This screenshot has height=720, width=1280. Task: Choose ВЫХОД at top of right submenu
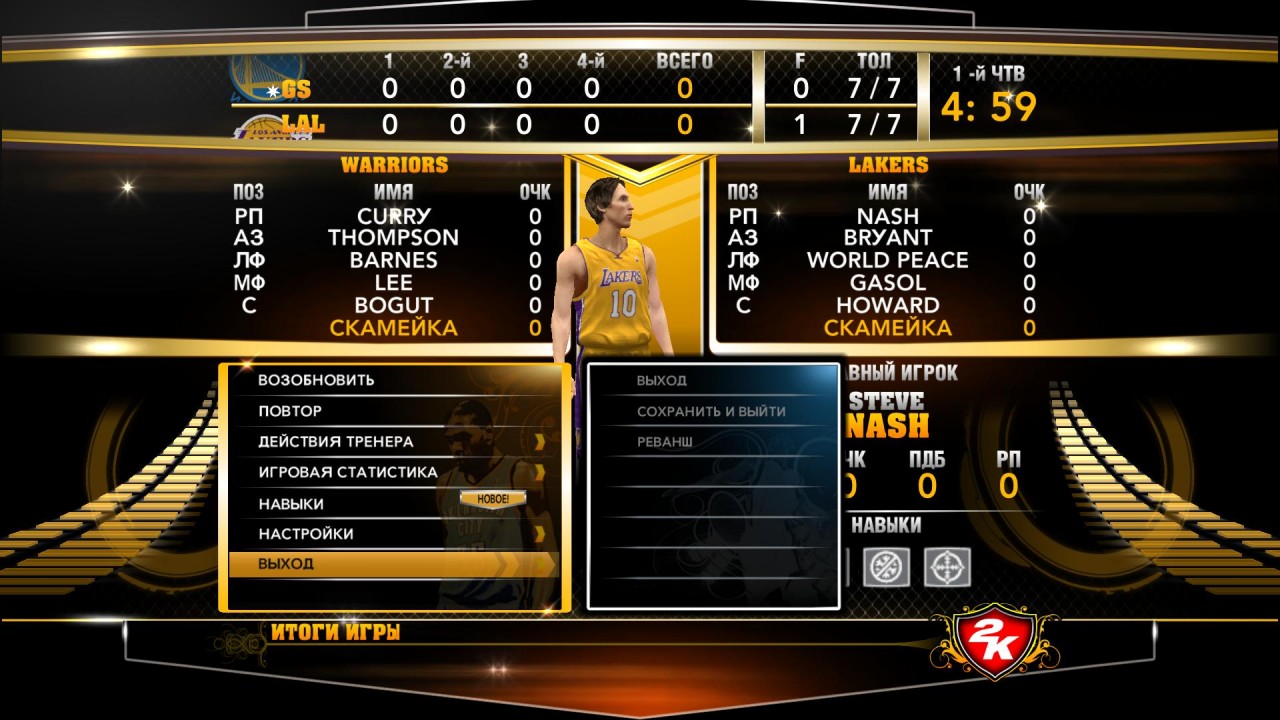662,381
